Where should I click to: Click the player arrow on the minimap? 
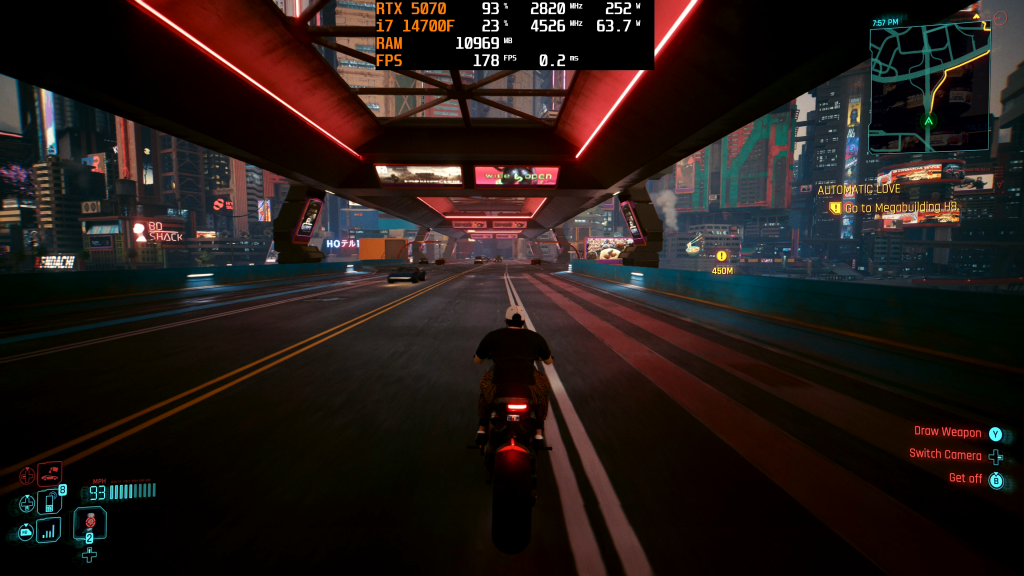point(928,121)
